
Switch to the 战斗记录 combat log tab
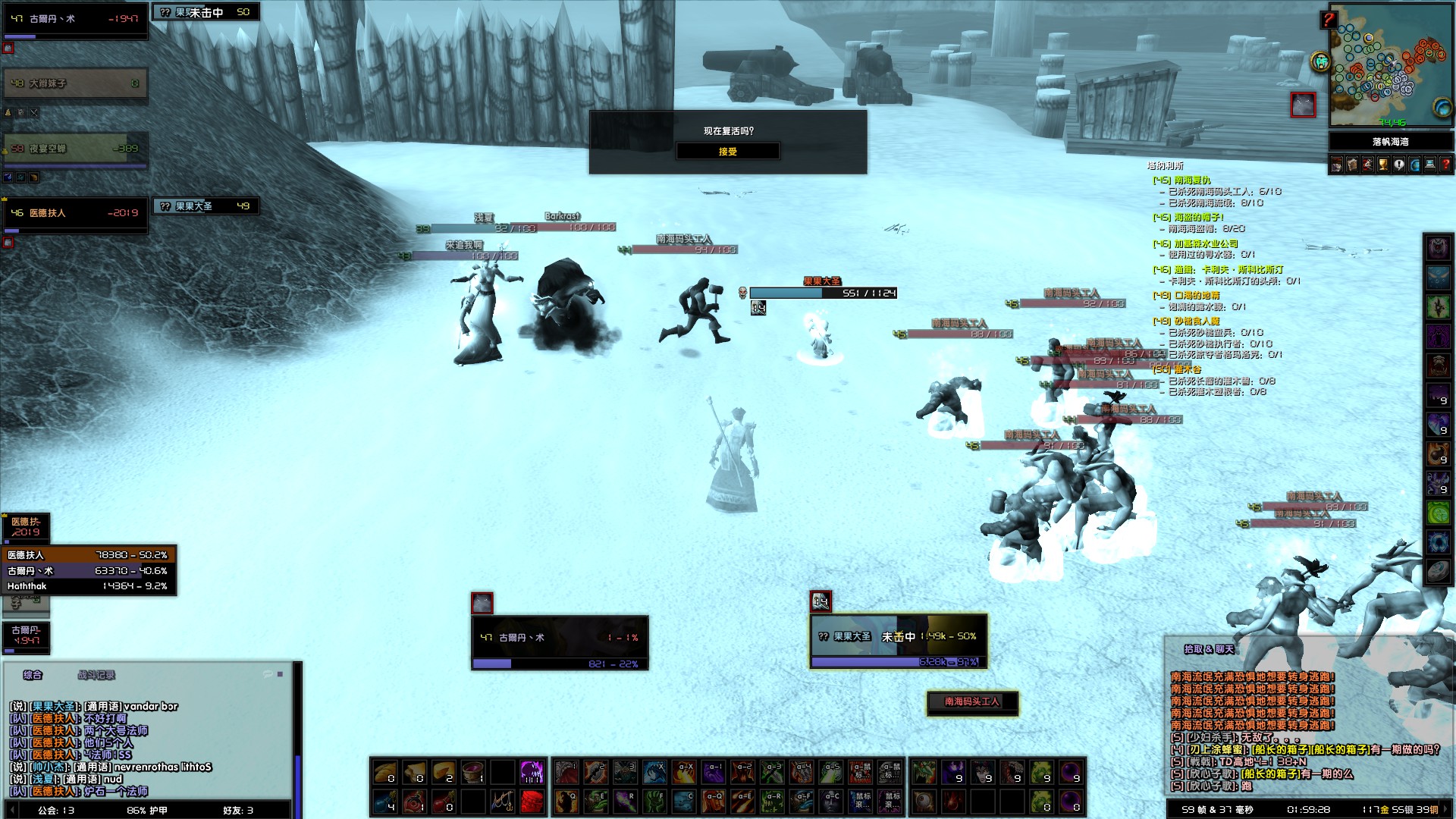point(96,675)
